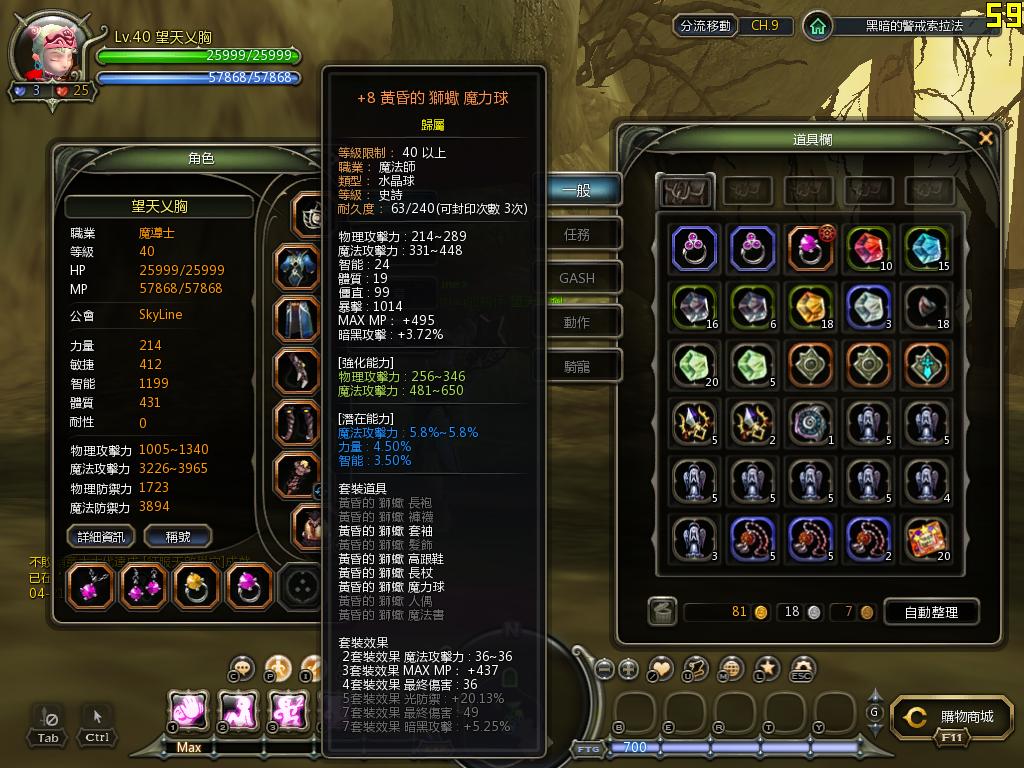The height and width of the screenshot is (768, 1024).
Task: Close the inventory window
Action: (986, 139)
